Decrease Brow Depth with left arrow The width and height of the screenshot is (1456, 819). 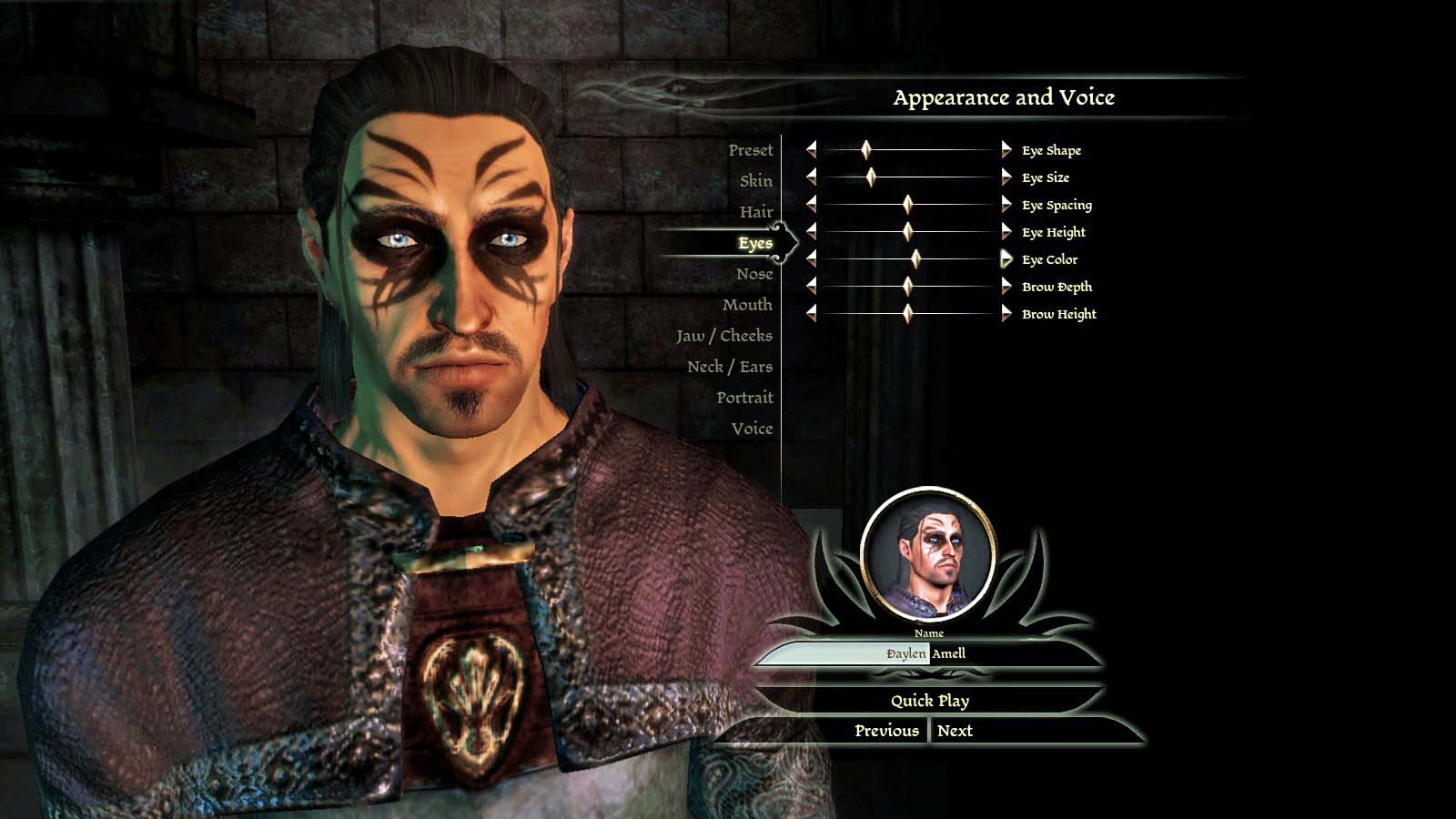[x=811, y=287]
